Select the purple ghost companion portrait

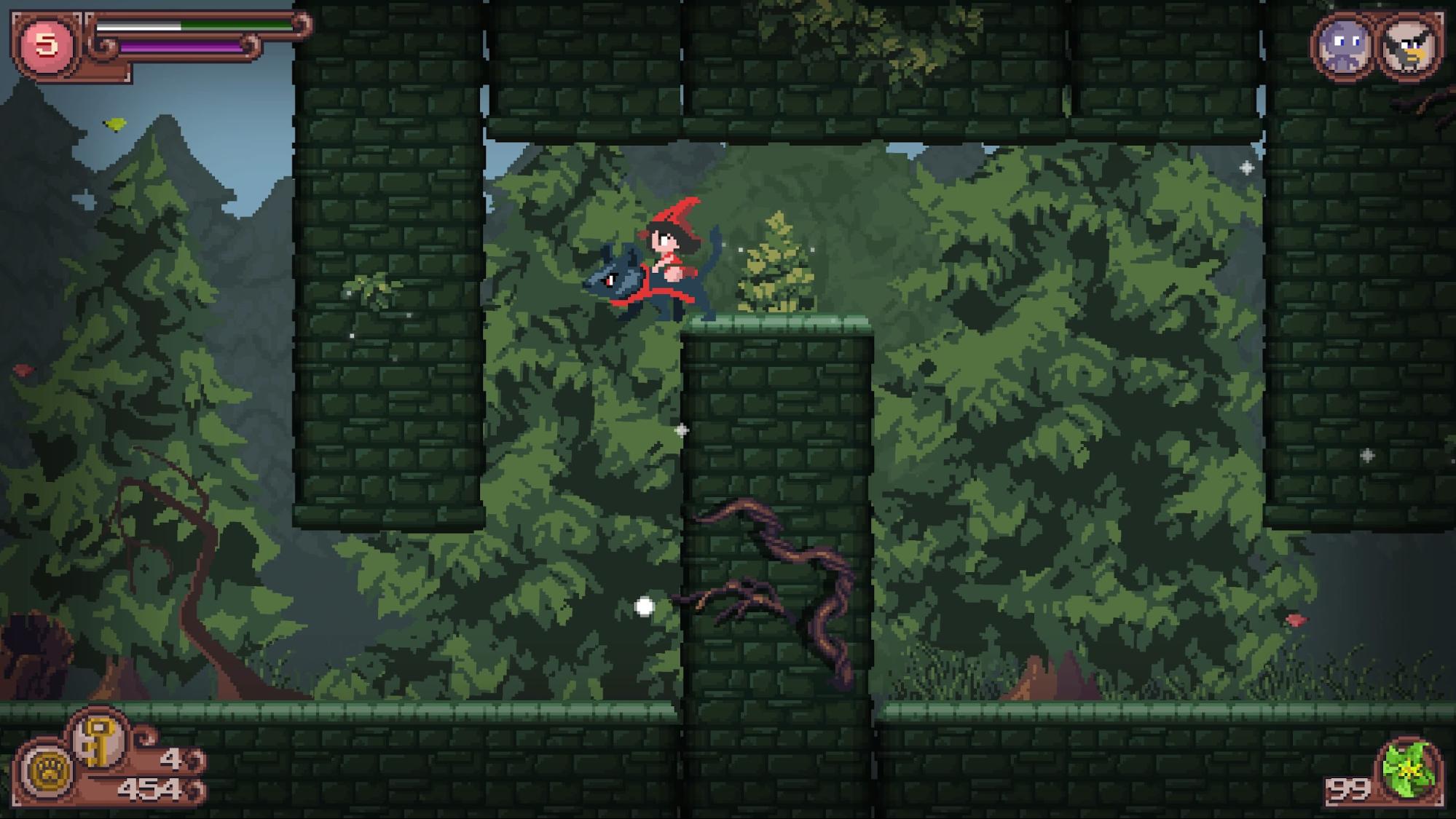tap(1342, 47)
